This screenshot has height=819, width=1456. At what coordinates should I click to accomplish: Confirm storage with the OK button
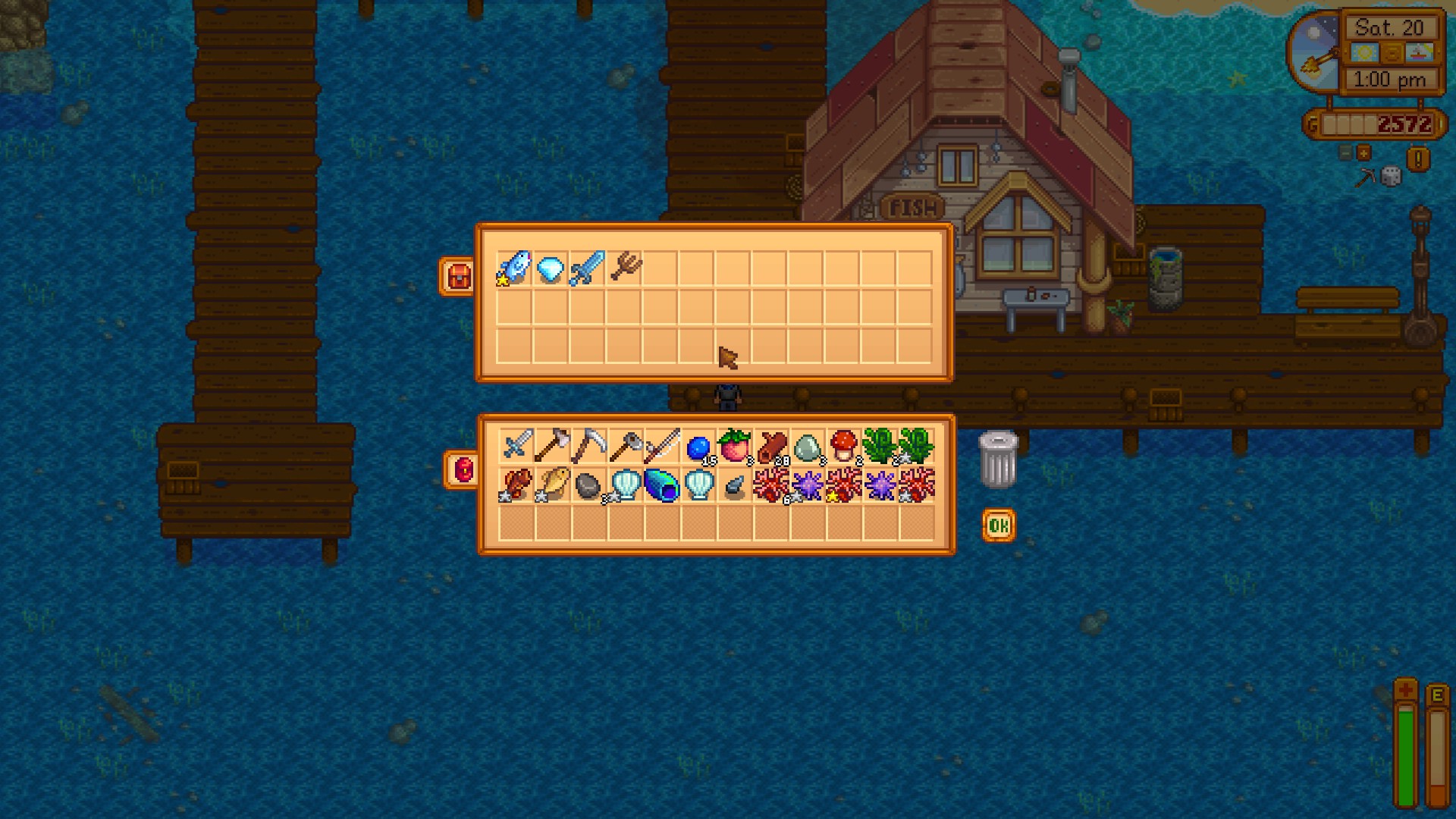pyautogui.click(x=997, y=524)
